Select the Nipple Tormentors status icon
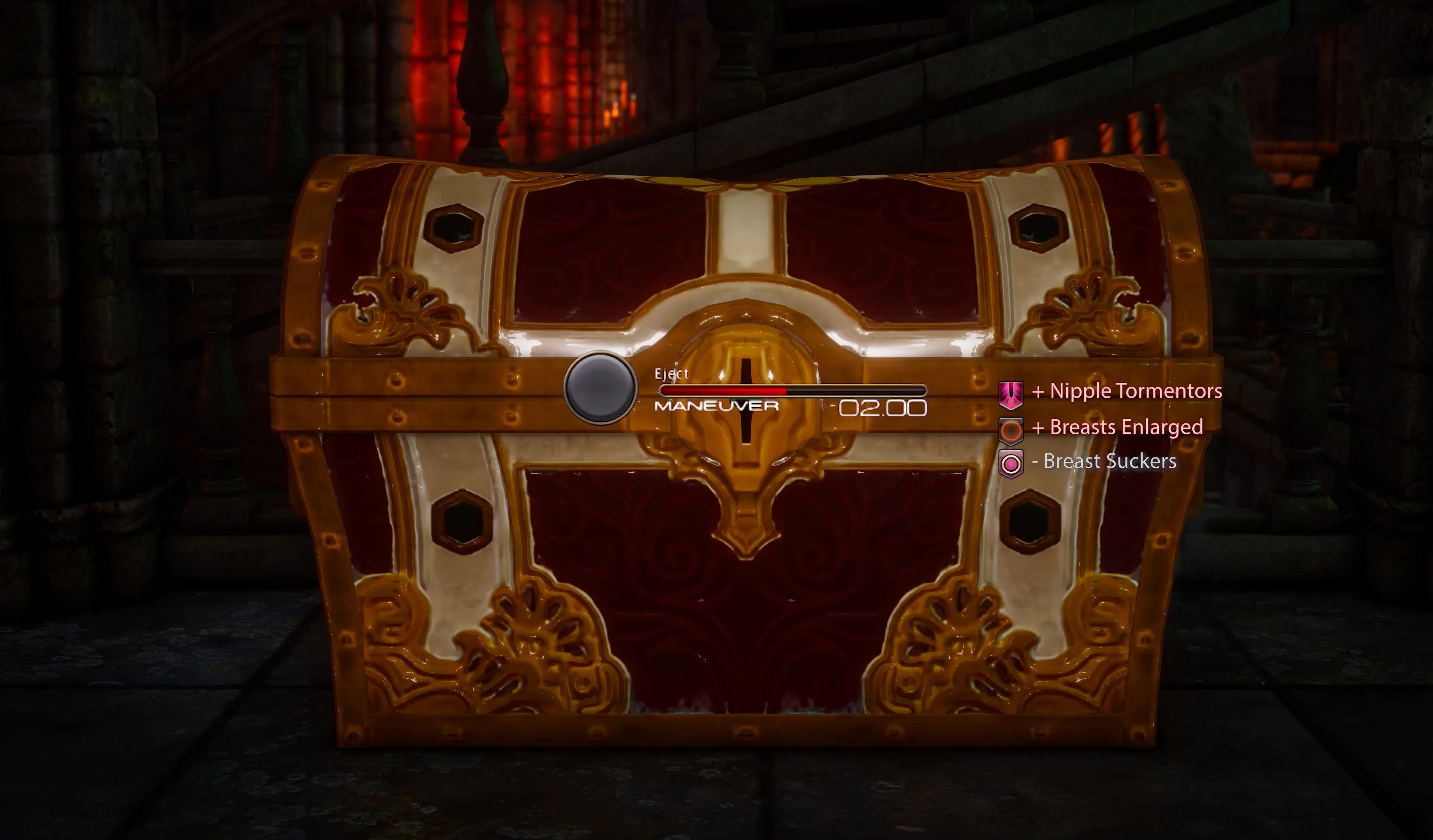This screenshot has width=1433, height=840. pyautogui.click(x=1011, y=394)
